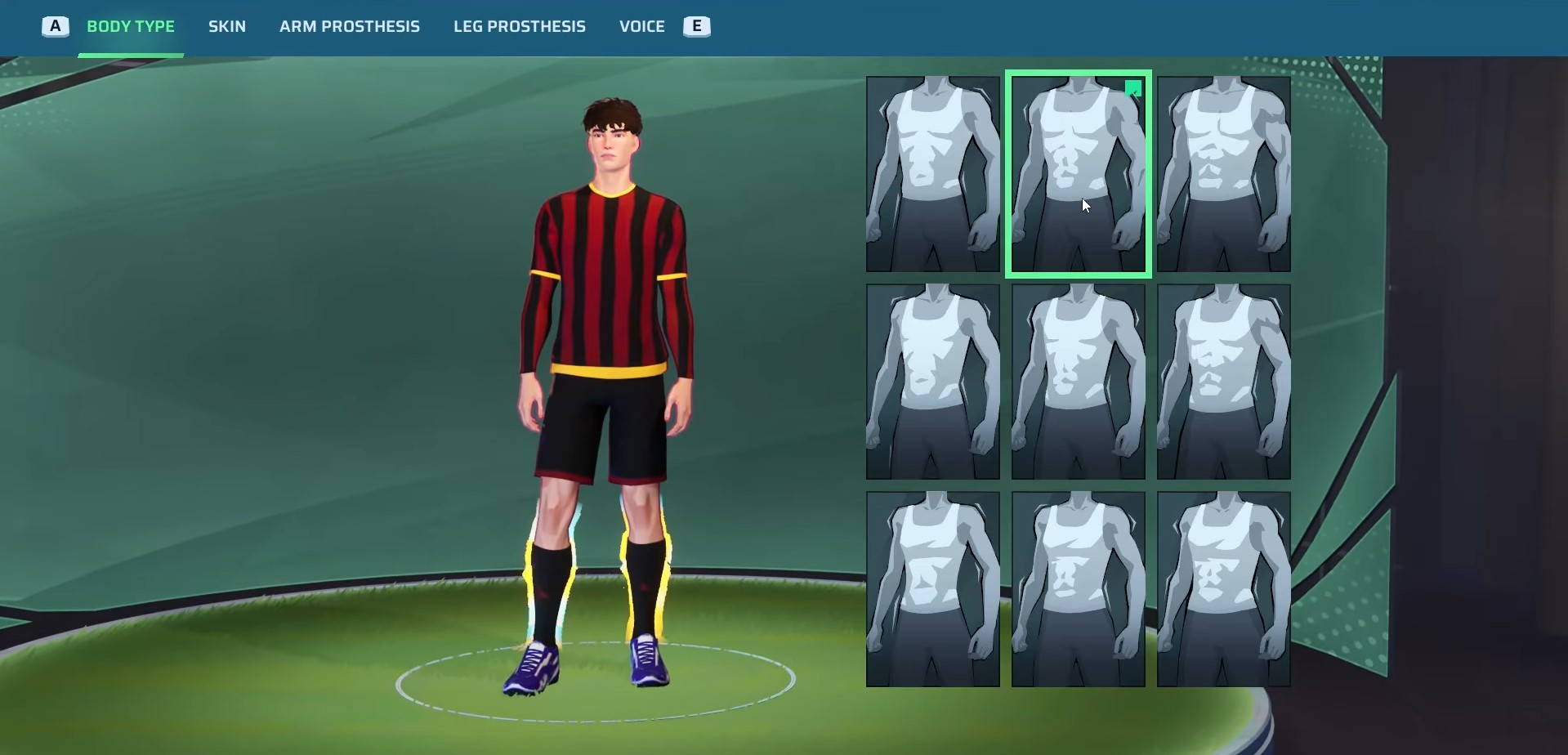
Task: Click the E key navigation hint icon
Action: (696, 26)
